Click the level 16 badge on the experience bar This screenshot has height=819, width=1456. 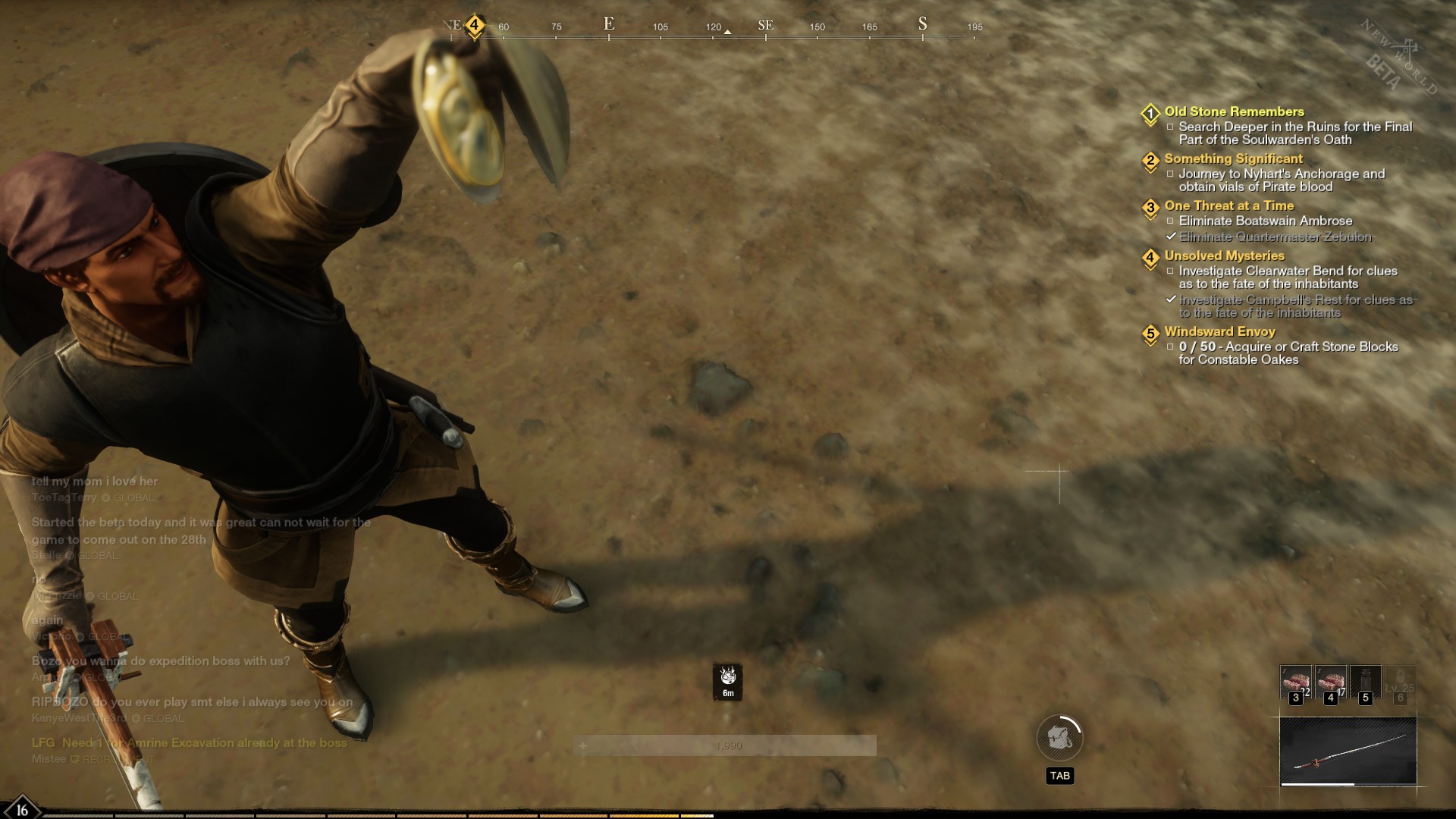click(x=22, y=809)
